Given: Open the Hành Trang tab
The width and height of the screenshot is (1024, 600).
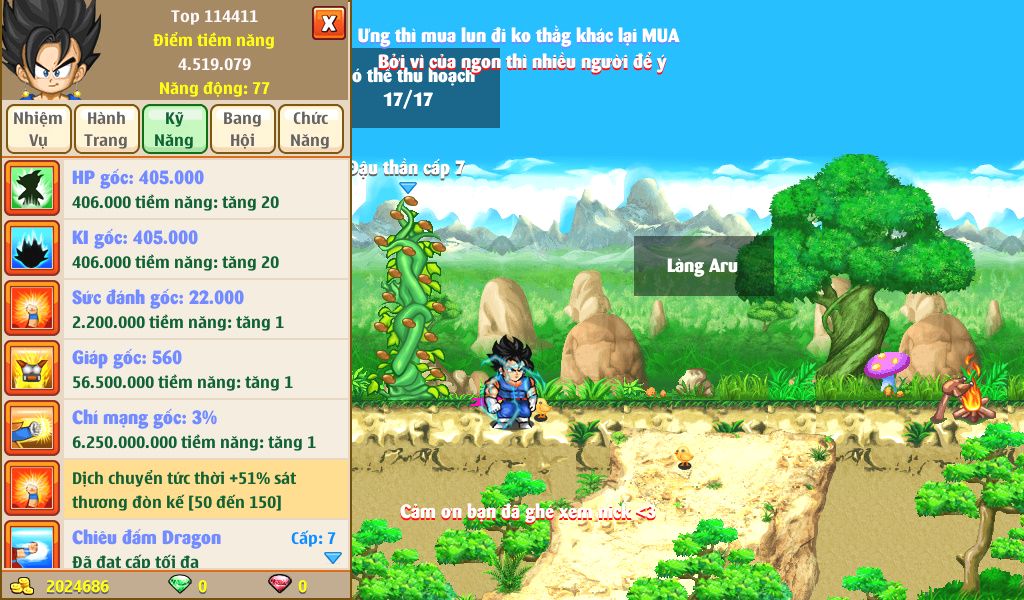Looking at the screenshot, I should pos(106,129).
